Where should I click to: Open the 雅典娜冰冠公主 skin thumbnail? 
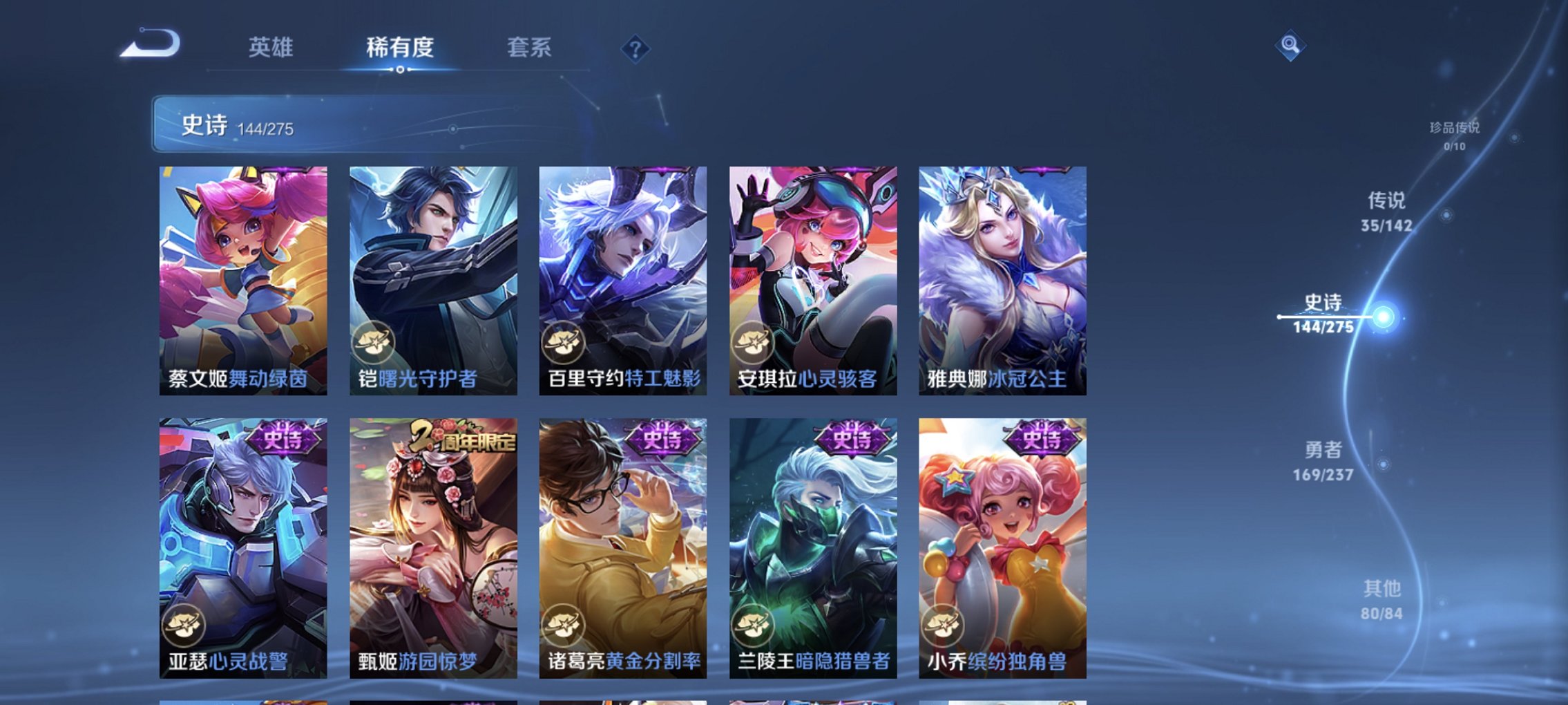pyautogui.click(x=1002, y=276)
